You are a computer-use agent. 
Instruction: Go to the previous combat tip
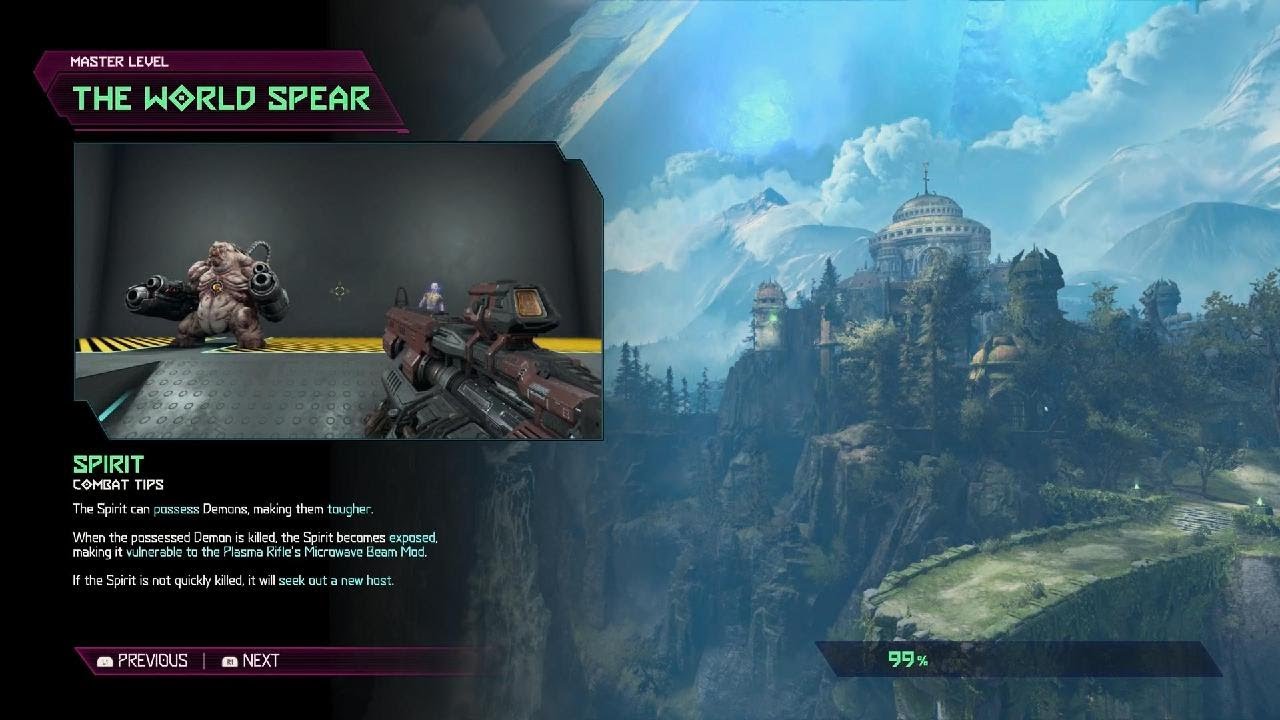coord(142,660)
